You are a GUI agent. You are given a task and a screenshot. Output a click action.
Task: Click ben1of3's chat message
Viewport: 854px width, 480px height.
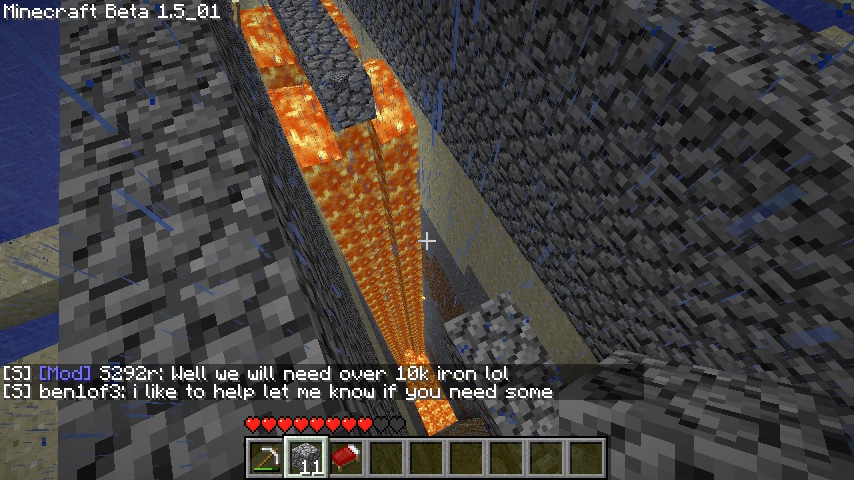pos(278,392)
